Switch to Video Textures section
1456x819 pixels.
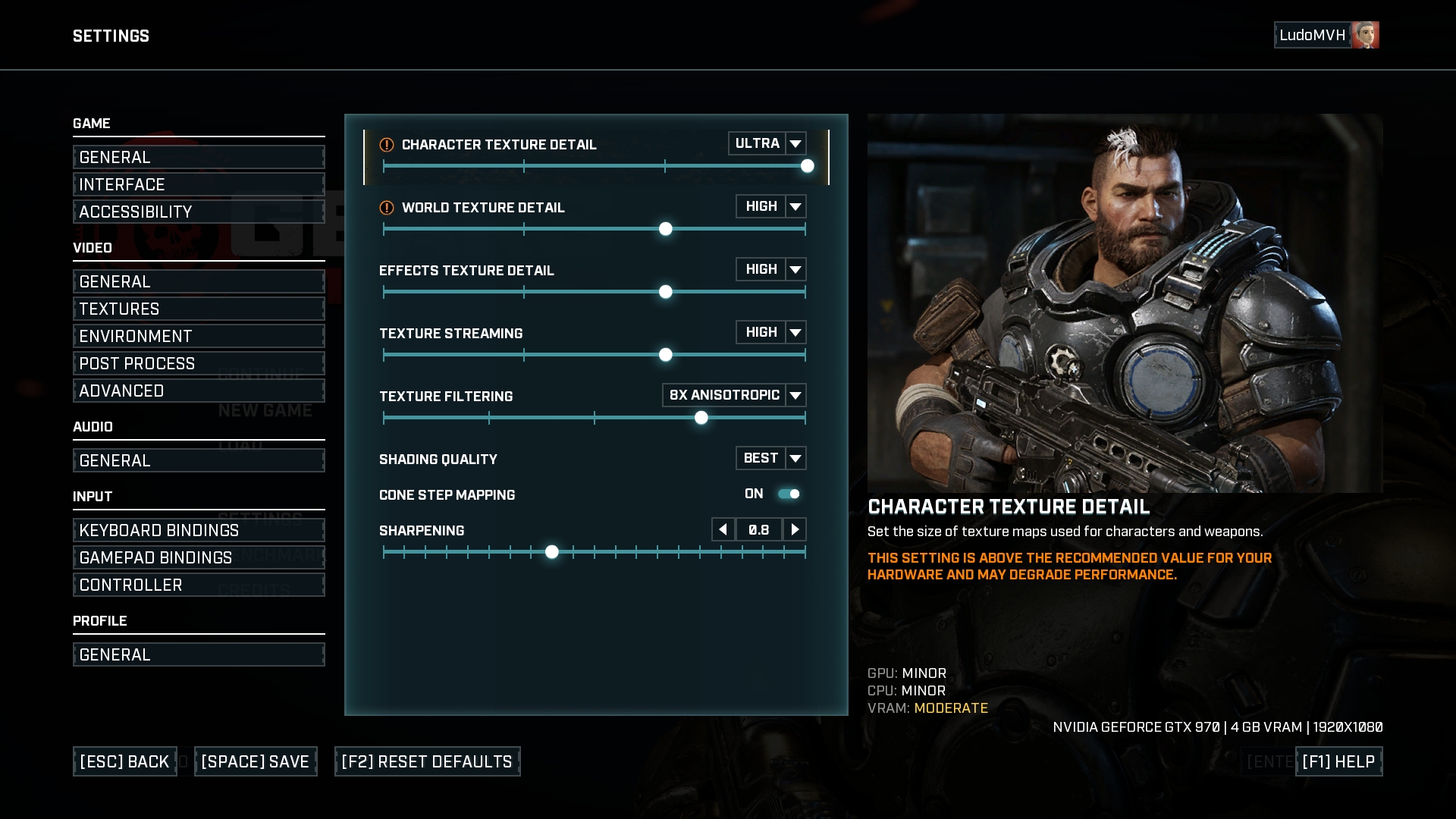click(199, 309)
